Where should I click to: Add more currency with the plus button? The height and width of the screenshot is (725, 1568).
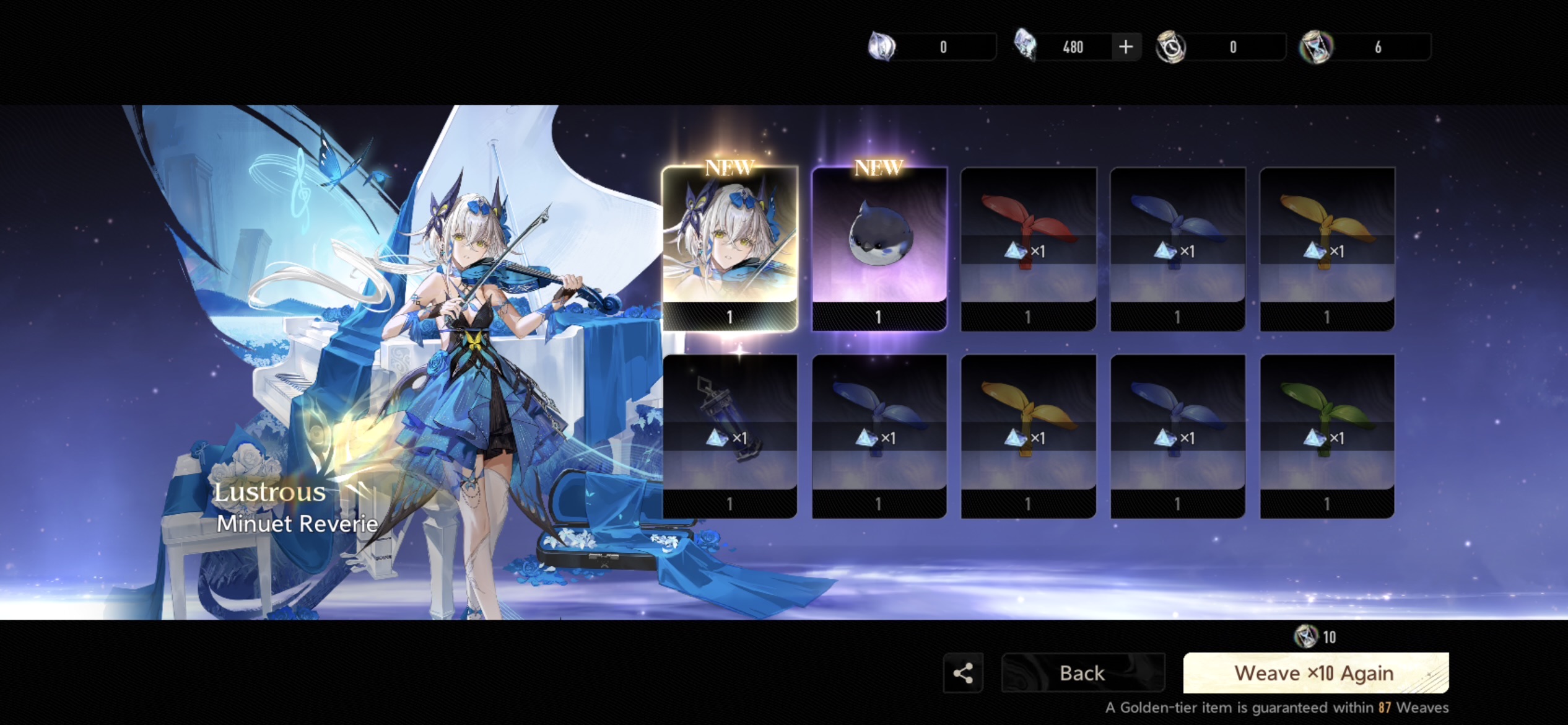(x=1126, y=46)
